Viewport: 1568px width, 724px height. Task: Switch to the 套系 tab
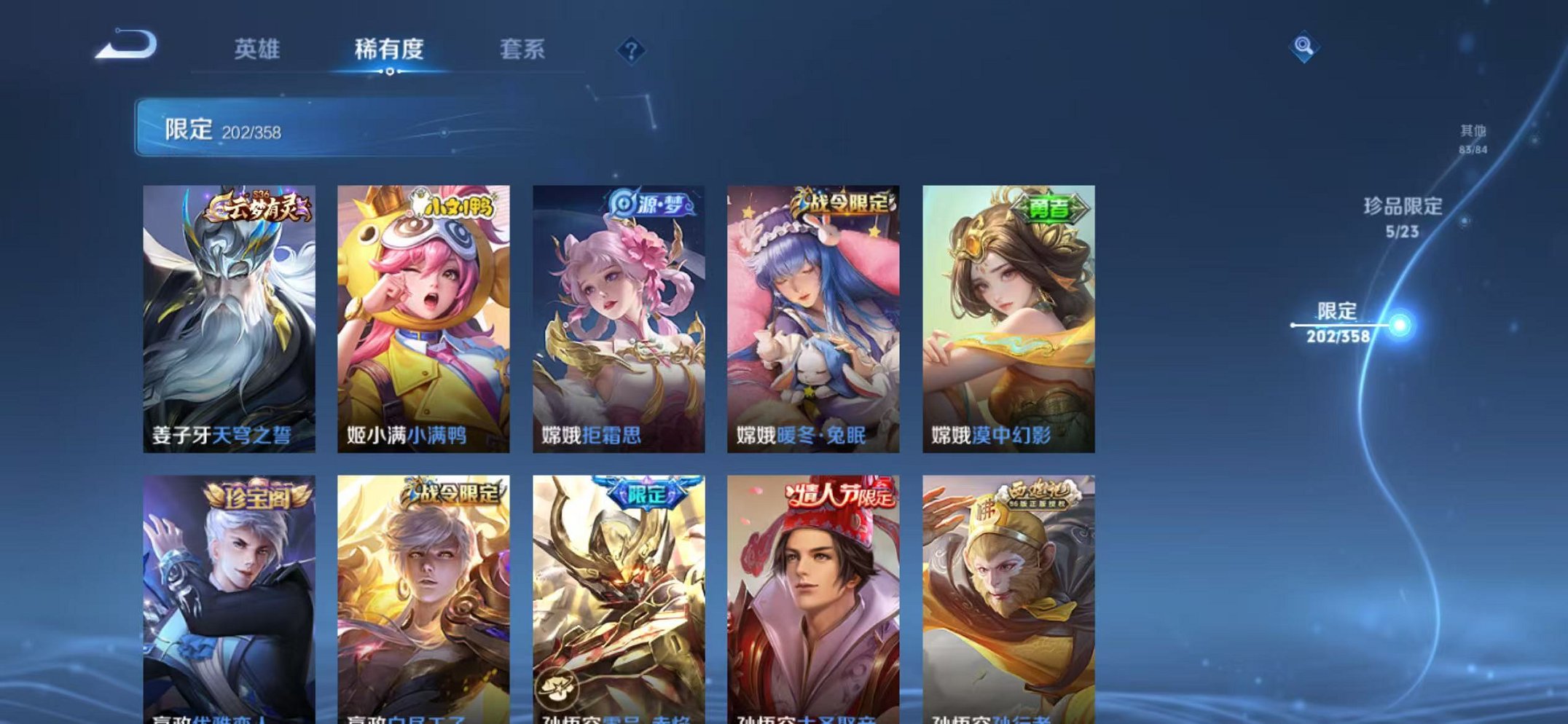tap(525, 50)
